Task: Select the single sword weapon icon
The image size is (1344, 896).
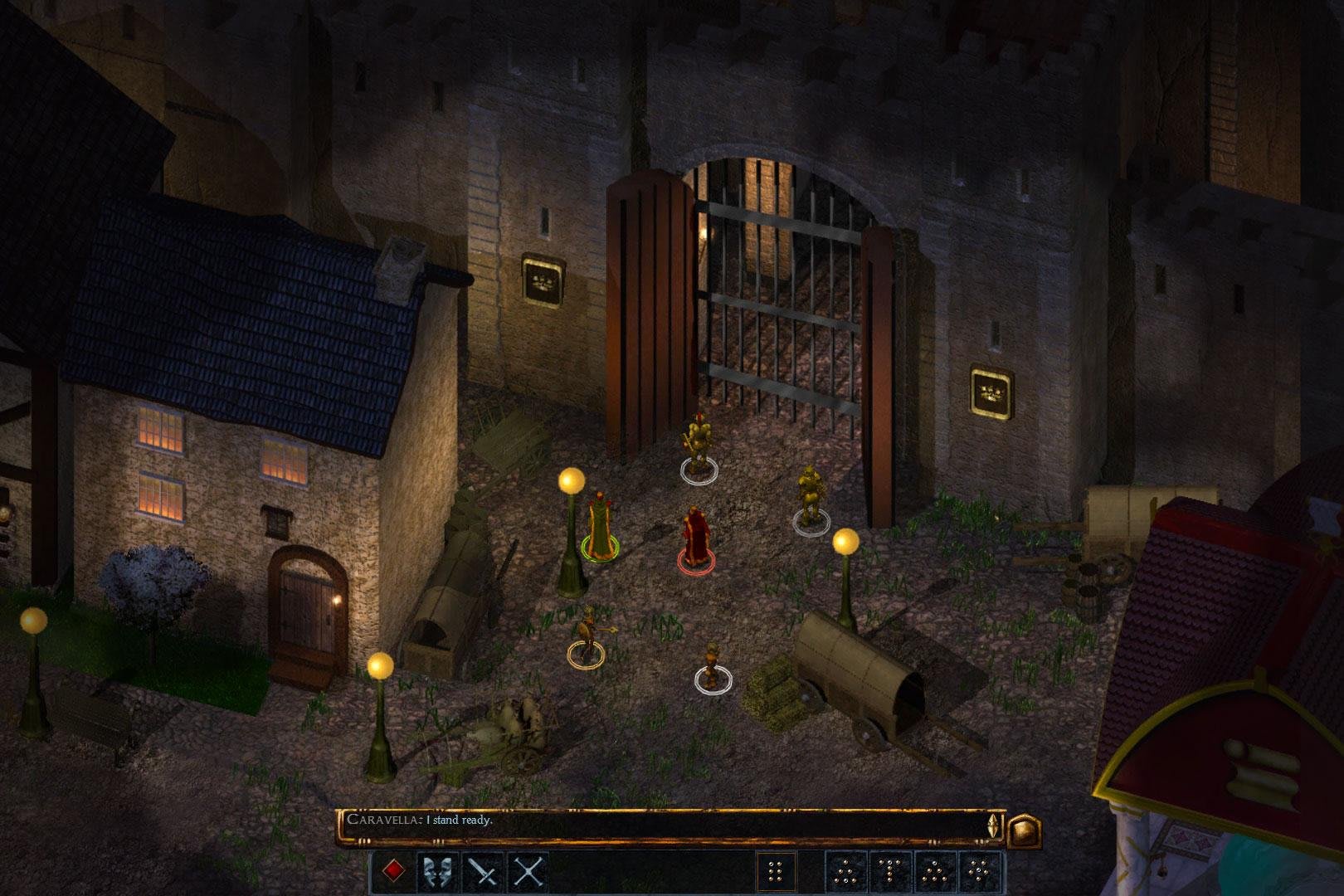Action: pos(482,872)
